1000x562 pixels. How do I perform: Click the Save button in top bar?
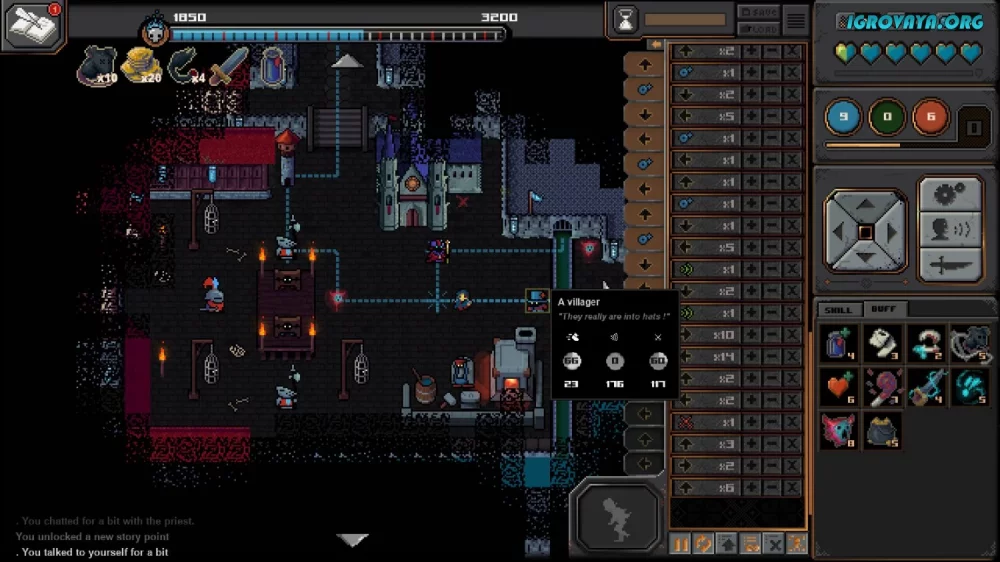pyautogui.click(x=758, y=11)
